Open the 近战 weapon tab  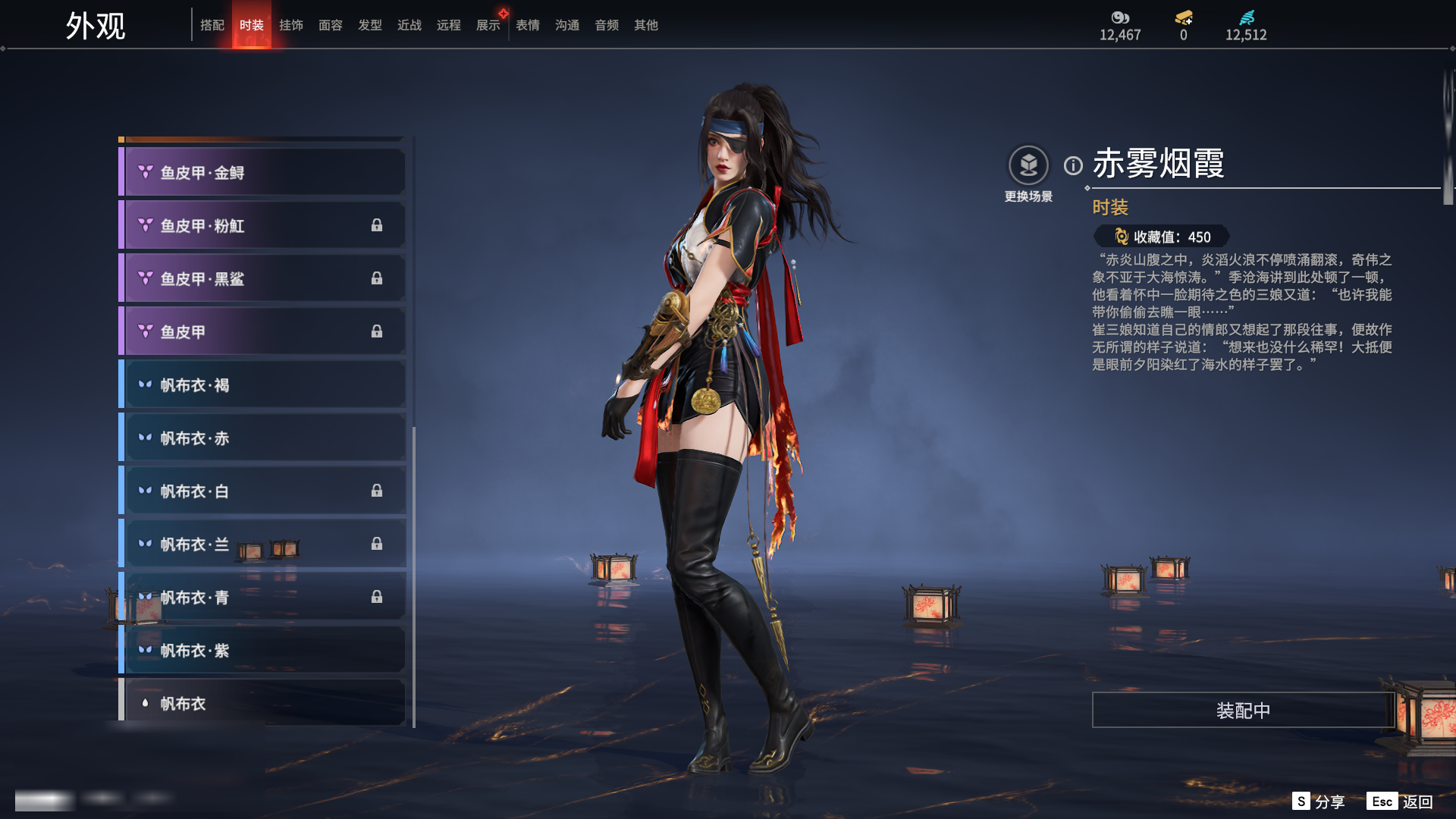pyautogui.click(x=409, y=25)
